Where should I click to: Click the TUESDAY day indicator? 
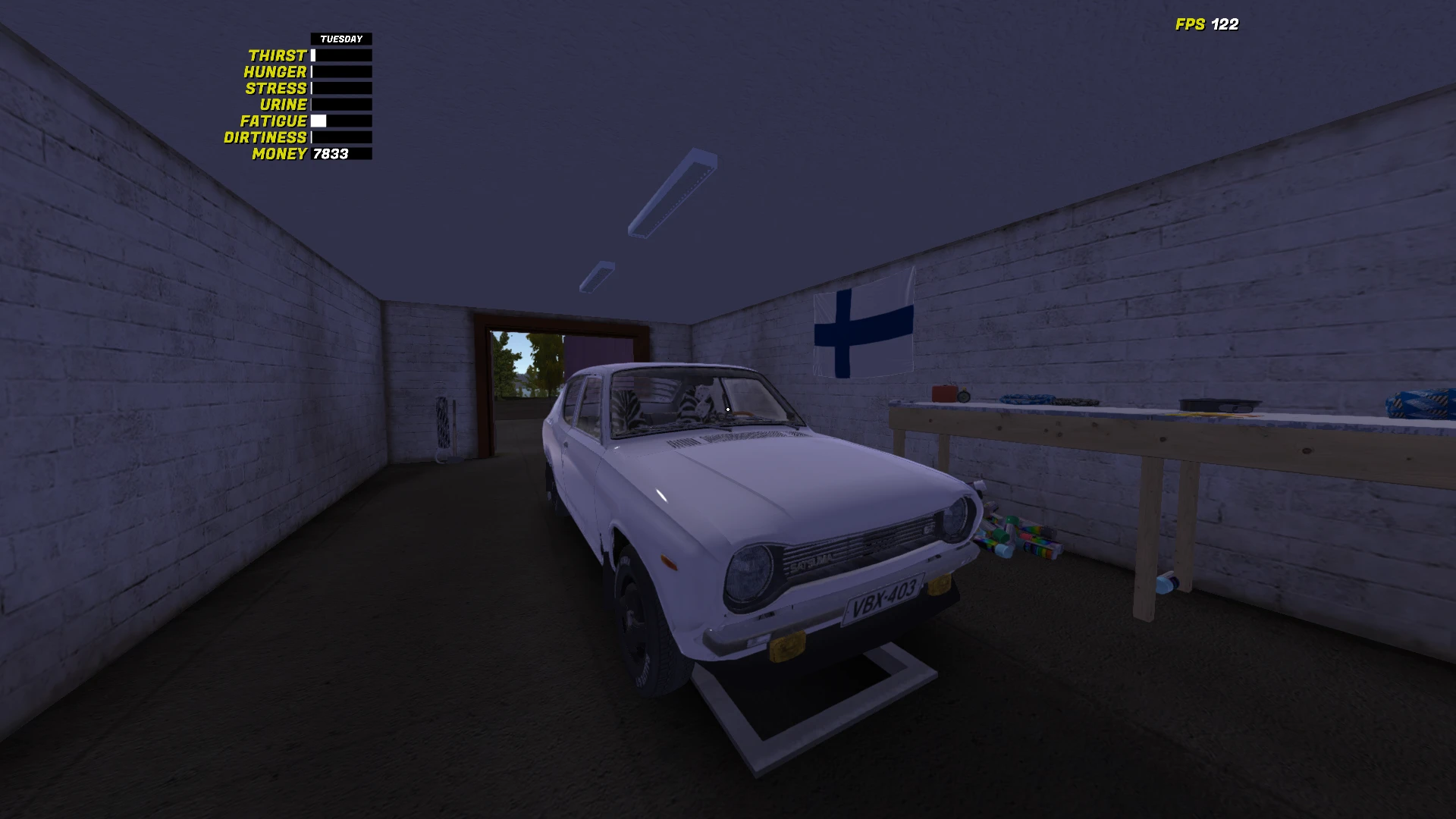point(340,38)
